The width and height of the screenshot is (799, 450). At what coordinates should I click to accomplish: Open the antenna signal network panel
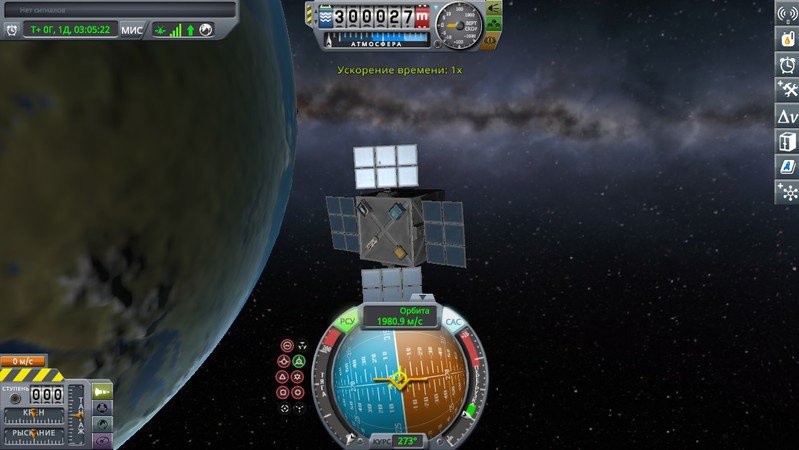(788, 14)
